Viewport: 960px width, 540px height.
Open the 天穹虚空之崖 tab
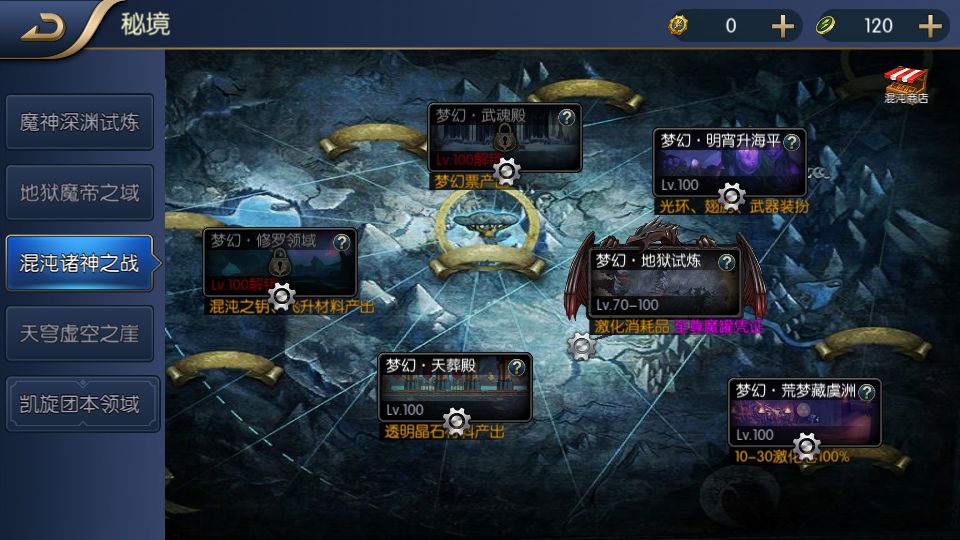click(80, 333)
